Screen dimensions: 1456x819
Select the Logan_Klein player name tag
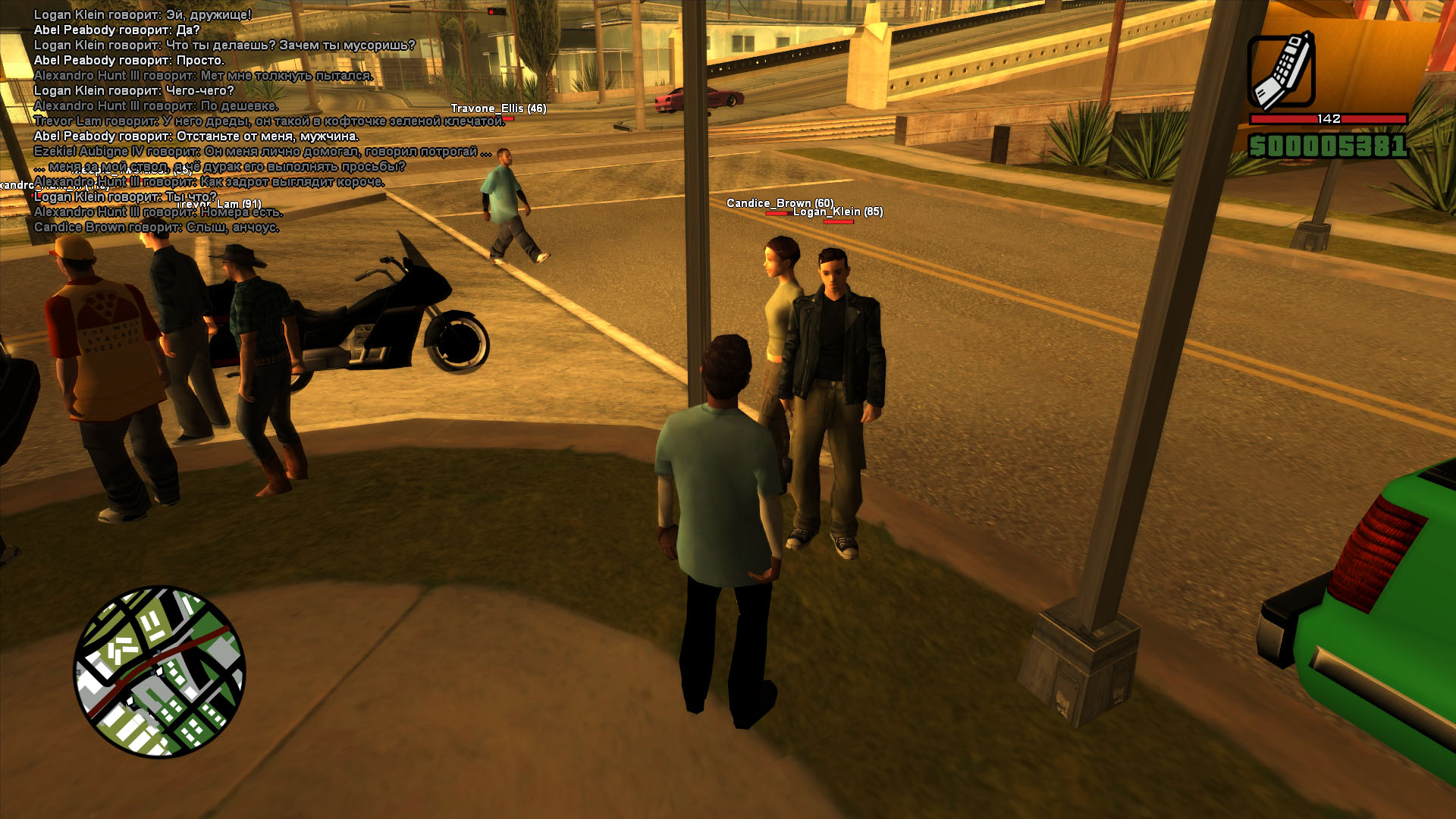pyautogui.click(x=838, y=212)
